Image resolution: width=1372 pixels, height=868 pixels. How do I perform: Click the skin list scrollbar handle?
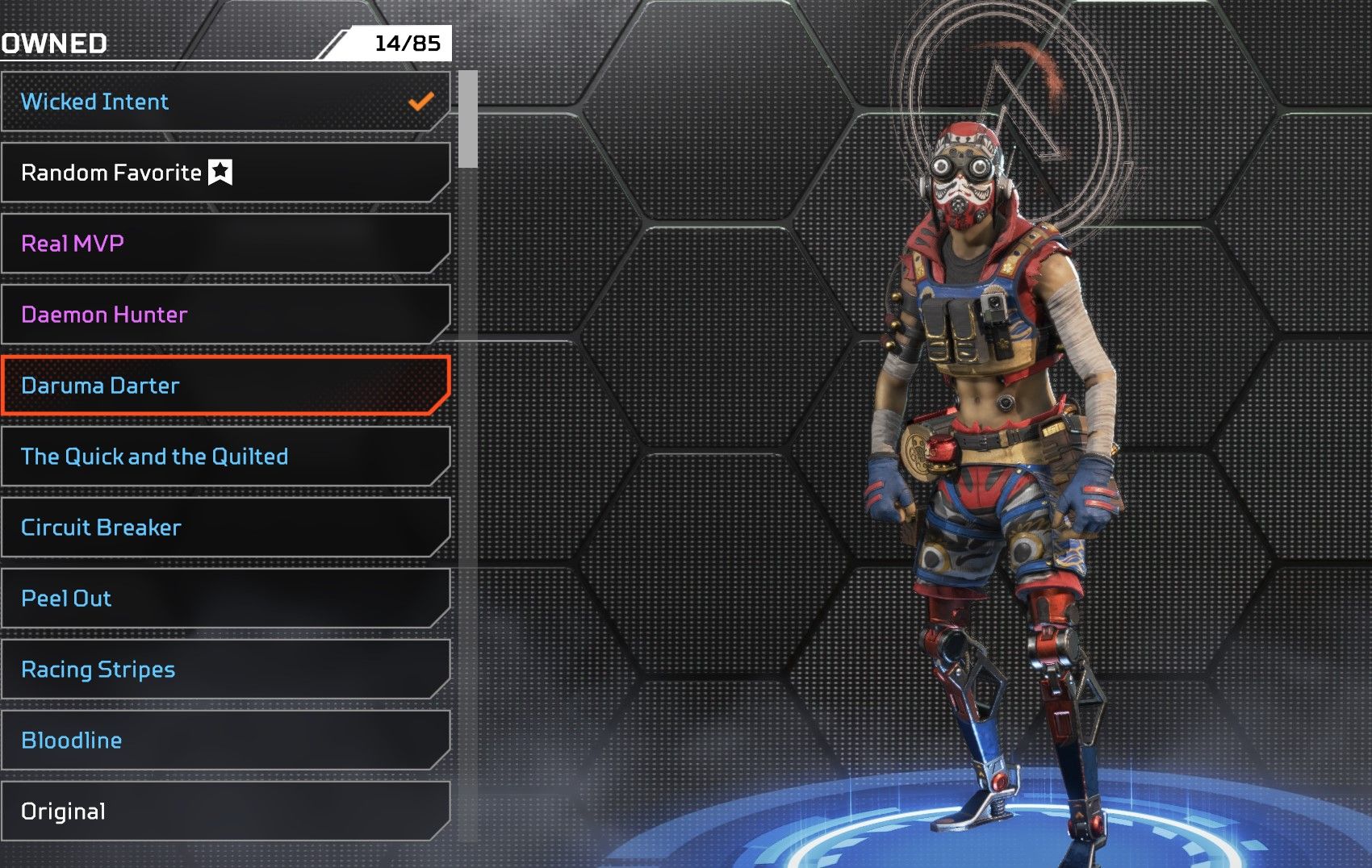[467, 119]
